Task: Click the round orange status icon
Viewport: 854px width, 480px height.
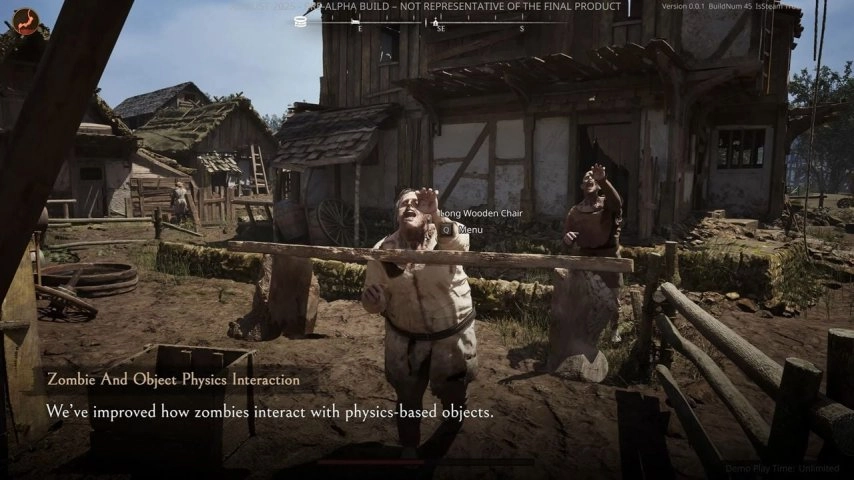Action: tap(25, 22)
